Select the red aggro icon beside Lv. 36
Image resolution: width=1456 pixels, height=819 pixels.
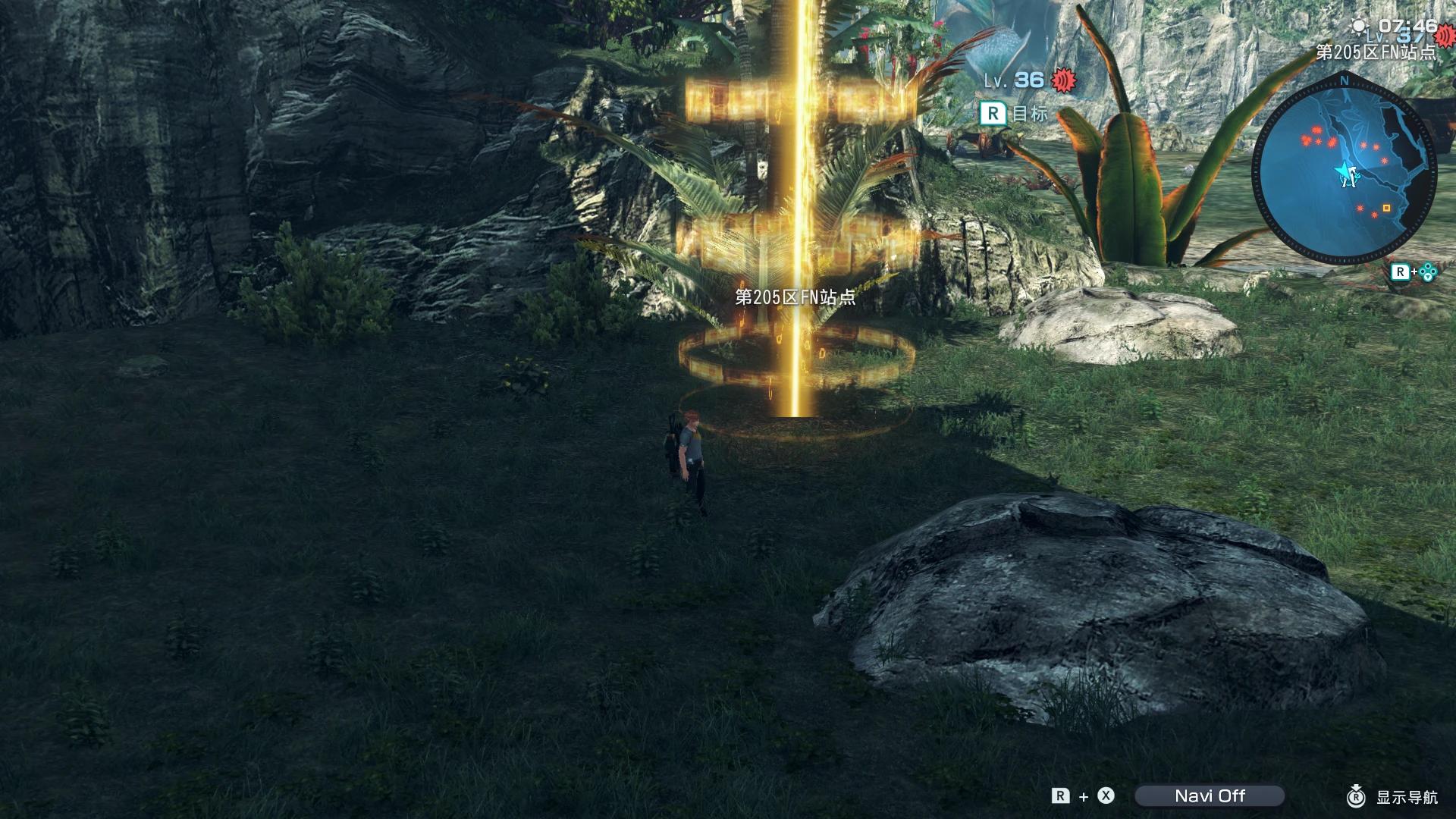pos(1063,80)
